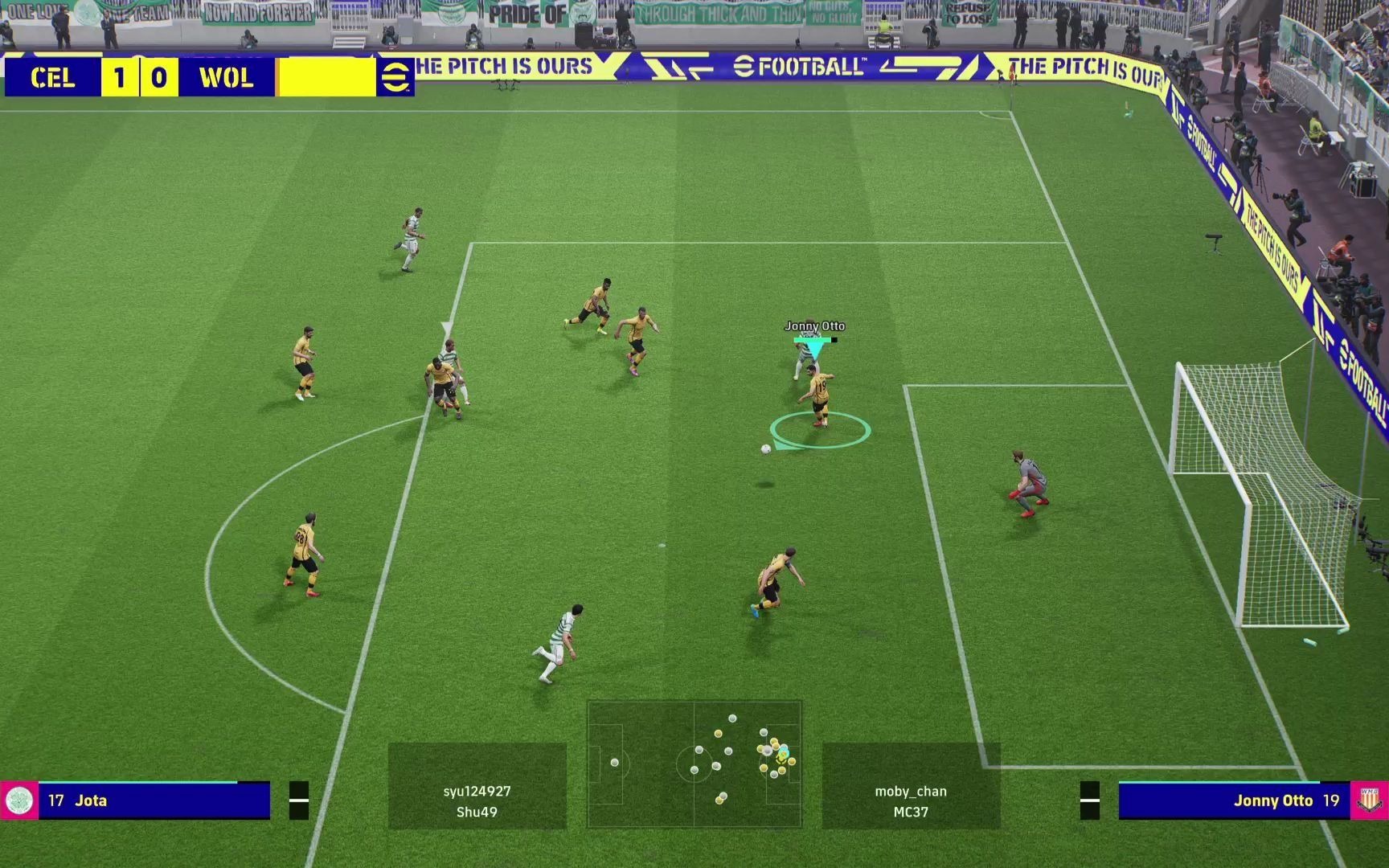This screenshot has width=1389, height=868.
Task: Click the Wolves club crest icon
Action: point(1369,800)
